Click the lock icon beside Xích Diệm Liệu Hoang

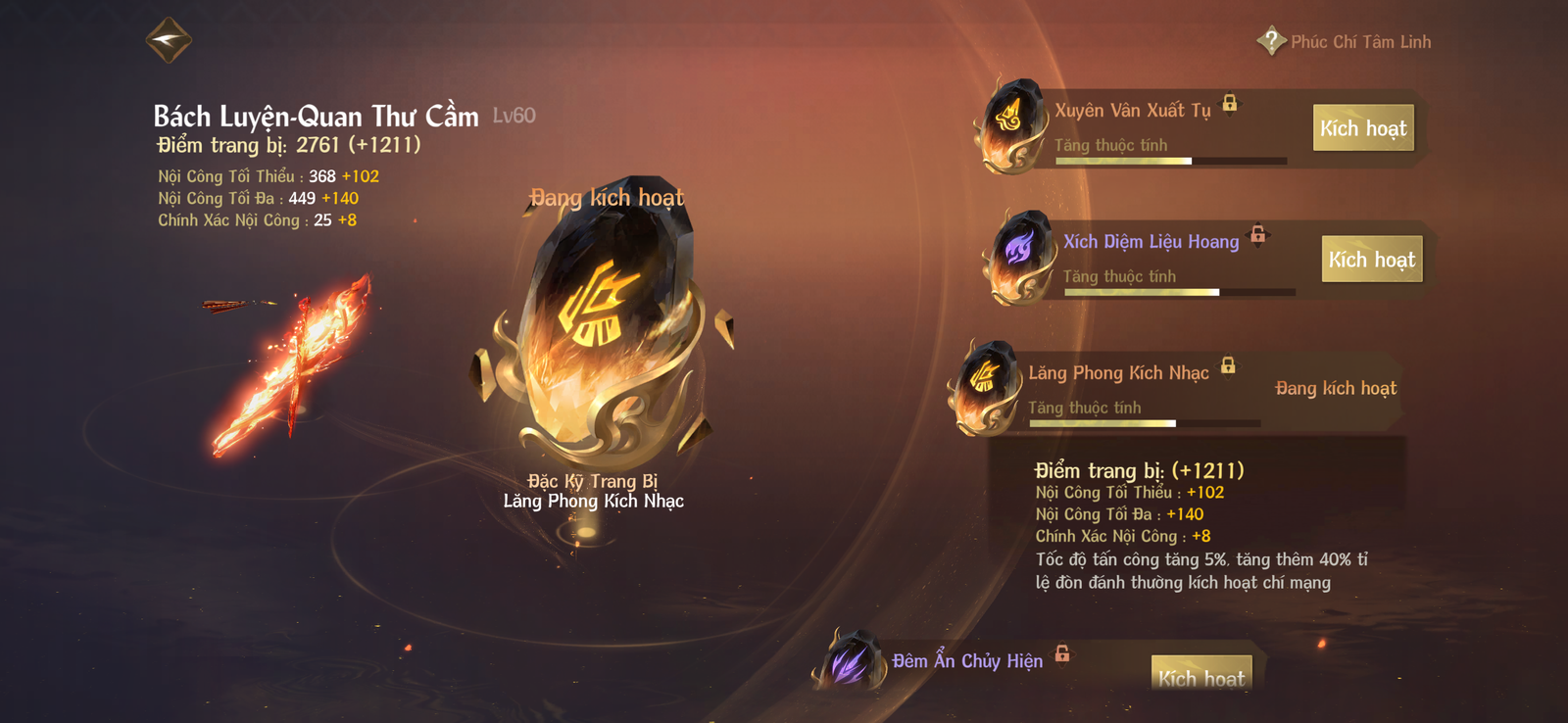[x=1258, y=234]
